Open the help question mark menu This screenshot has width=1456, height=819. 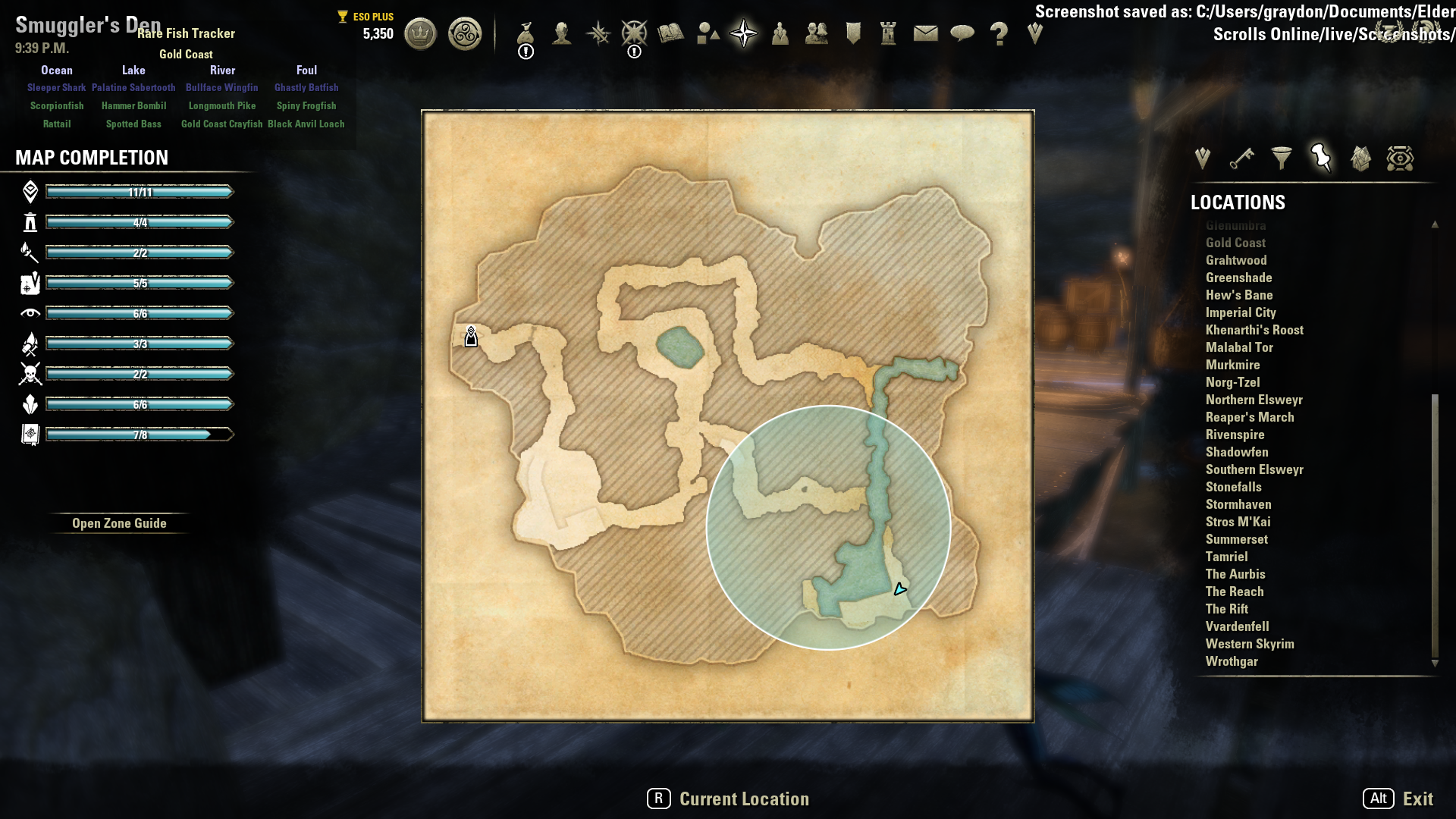point(999,34)
